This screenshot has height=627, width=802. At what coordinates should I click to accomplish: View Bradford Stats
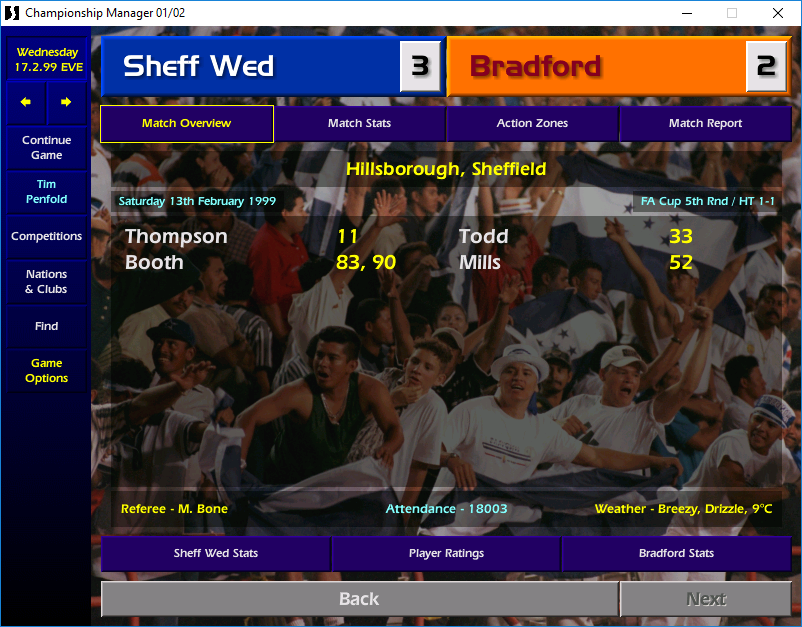pyautogui.click(x=676, y=553)
